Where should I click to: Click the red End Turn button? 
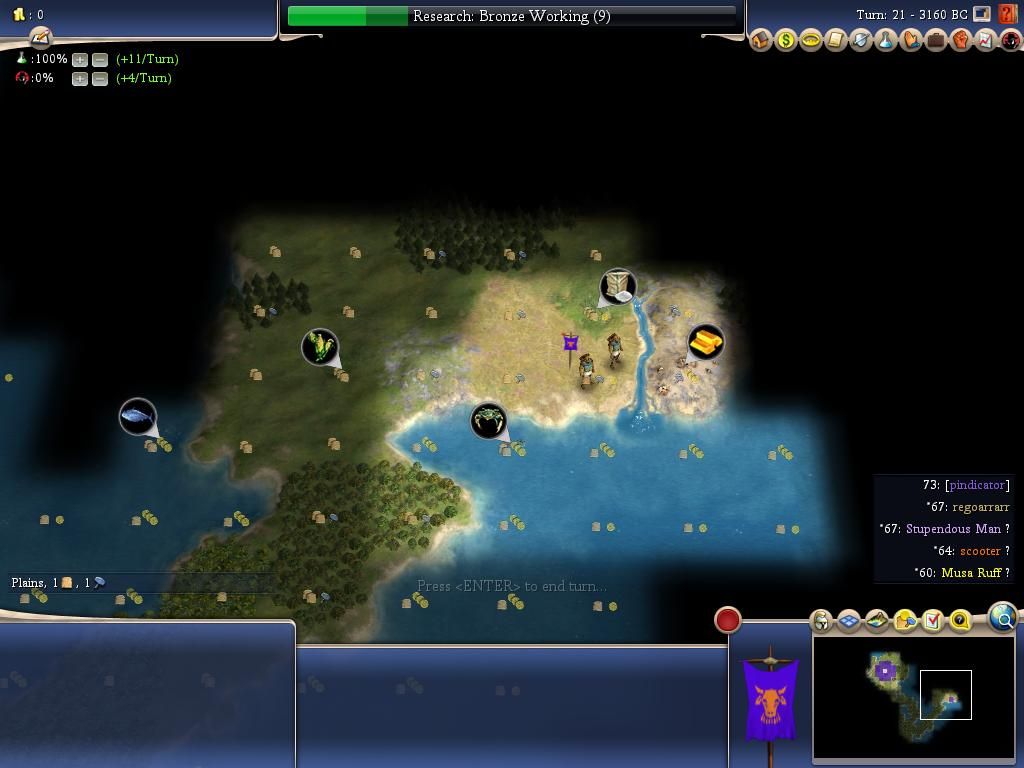point(728,620)
